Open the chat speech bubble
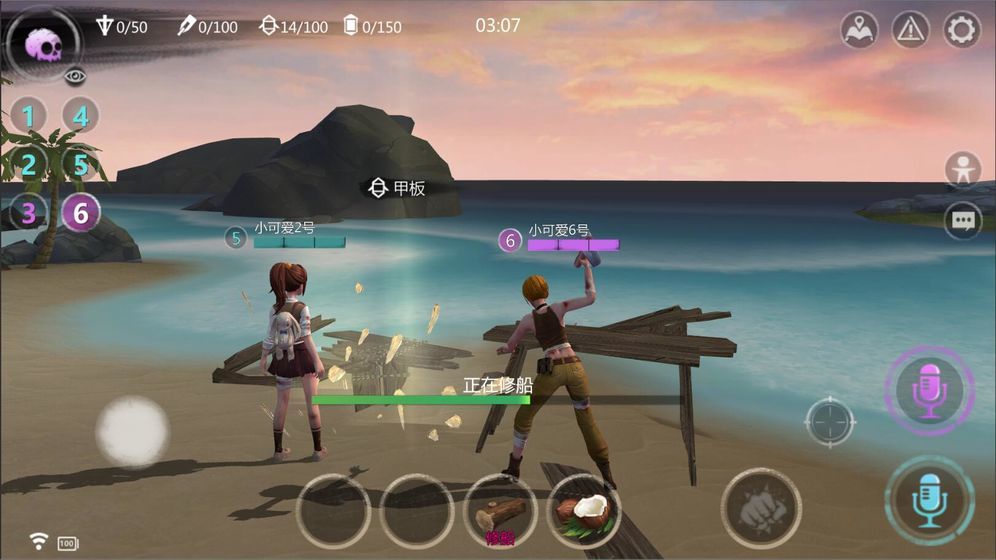The image size is (996, 560). pyautogui.click(x=963, y=221)
